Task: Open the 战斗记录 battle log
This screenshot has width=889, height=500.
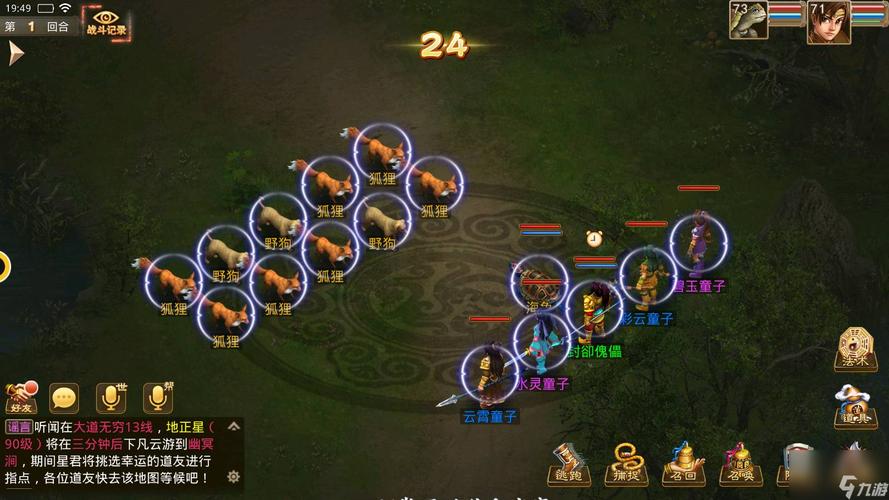Action: tap(105, 21)
